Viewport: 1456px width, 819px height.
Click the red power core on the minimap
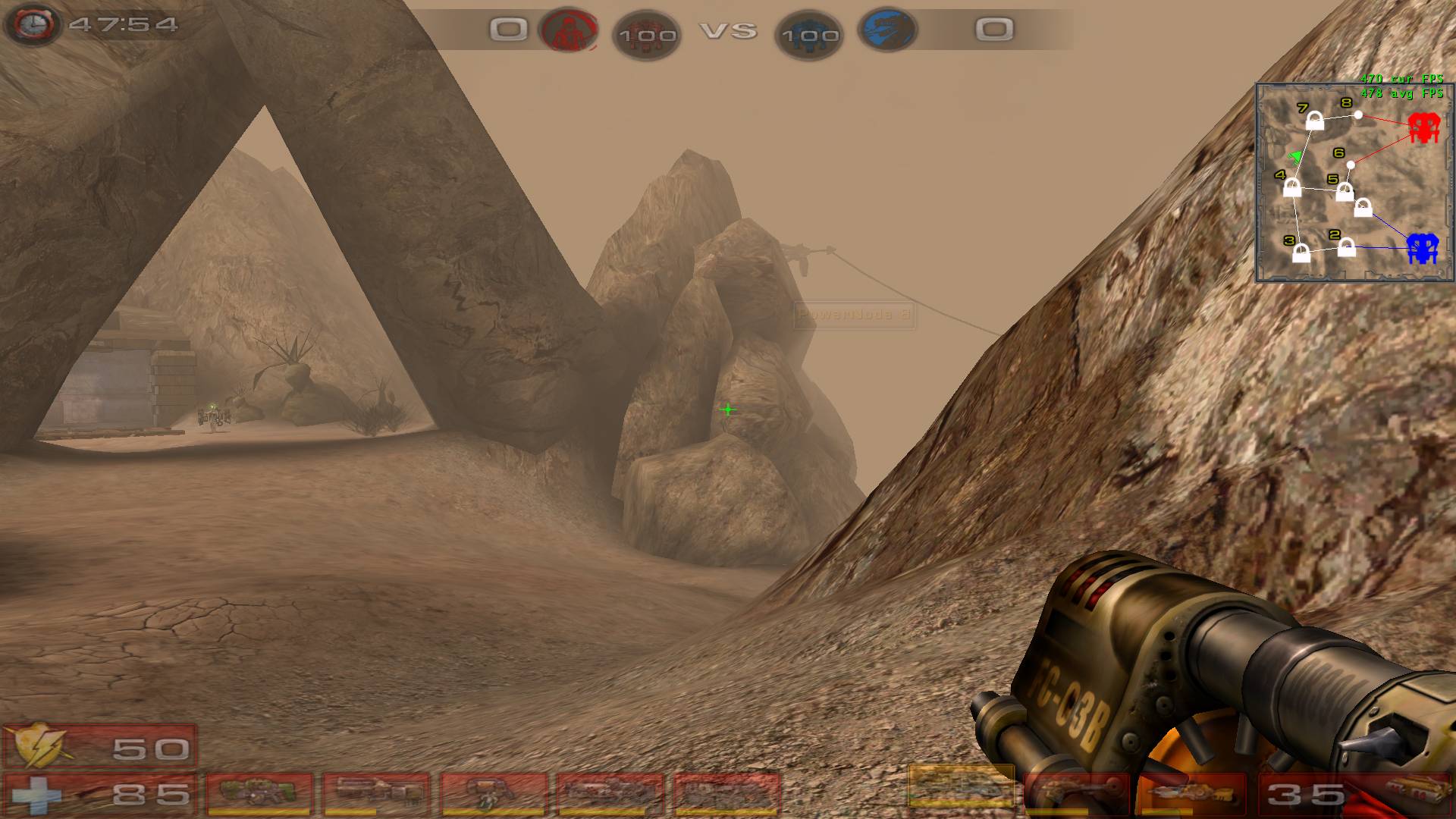[1423, 128]
